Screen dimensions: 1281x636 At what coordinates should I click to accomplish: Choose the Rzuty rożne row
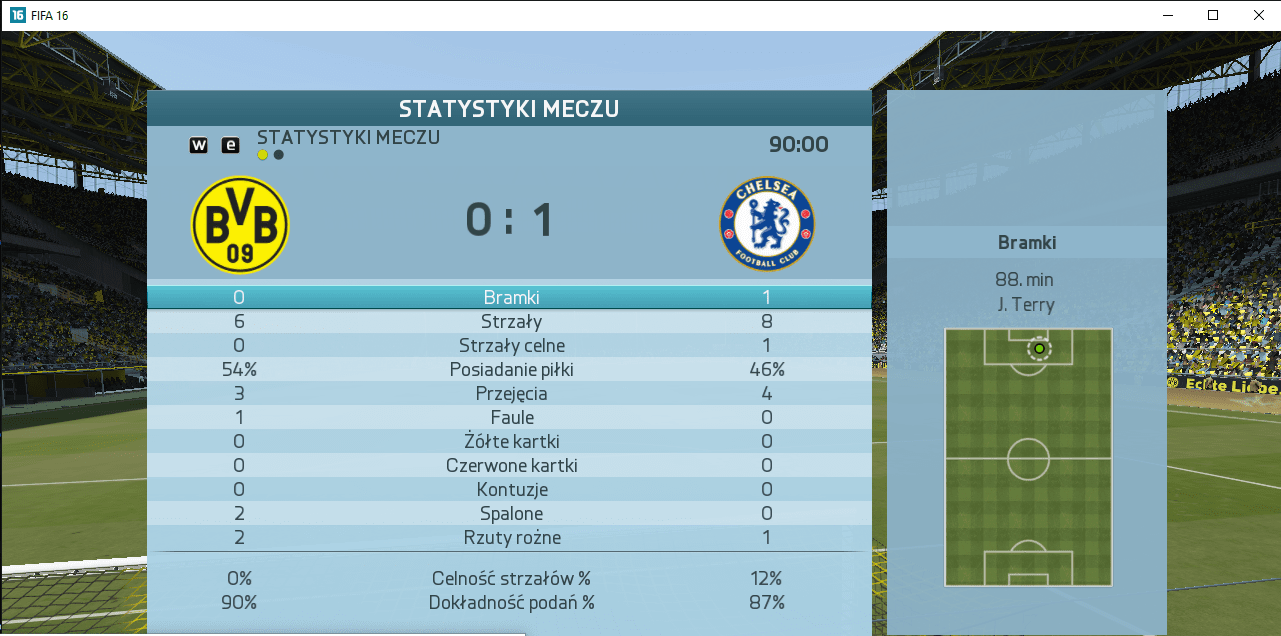coord(509,537)
